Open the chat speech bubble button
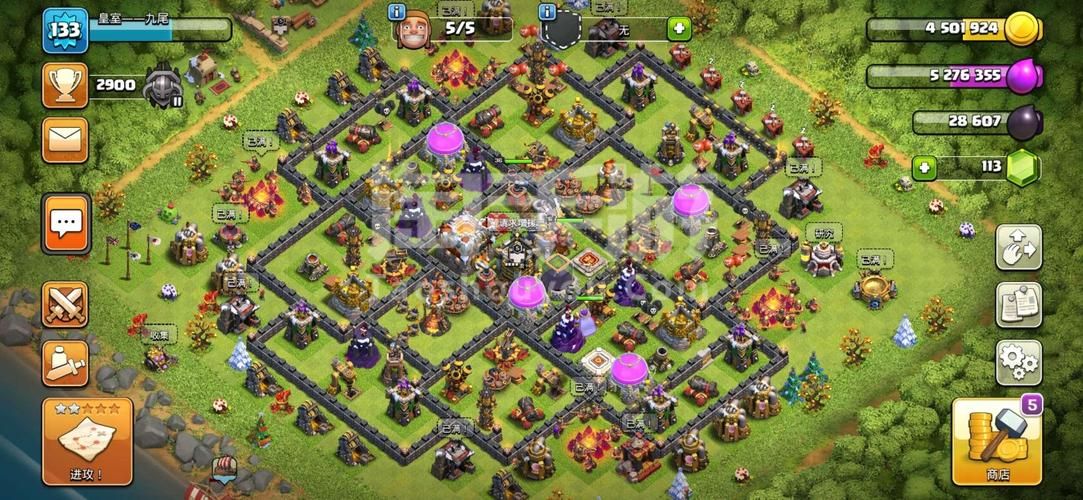The width and height of the screenshot is (1083, 500). pyautogui.click(x=66, y=222)
